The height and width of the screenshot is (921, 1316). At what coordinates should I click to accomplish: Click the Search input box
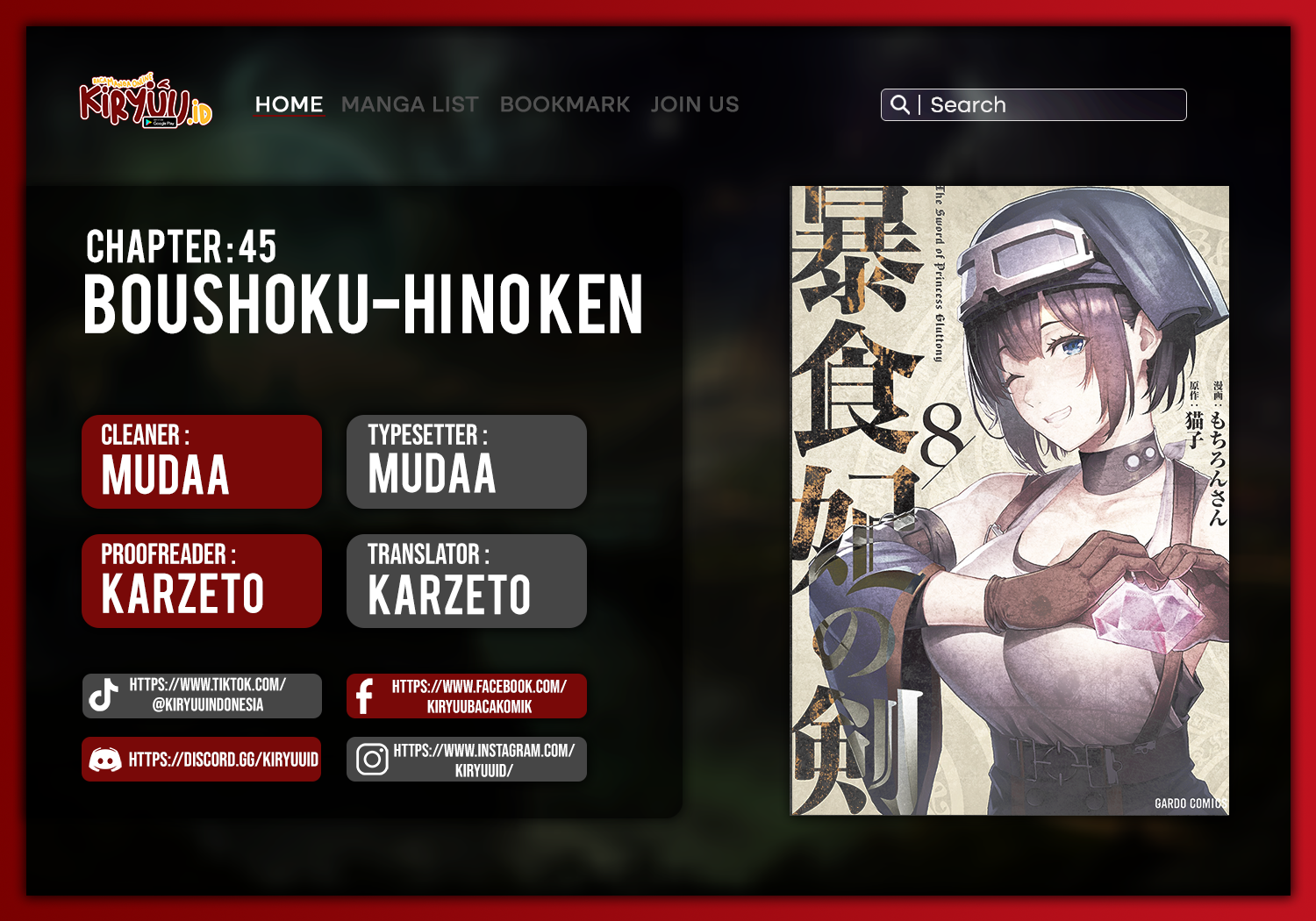click(x=1053, y=105)
